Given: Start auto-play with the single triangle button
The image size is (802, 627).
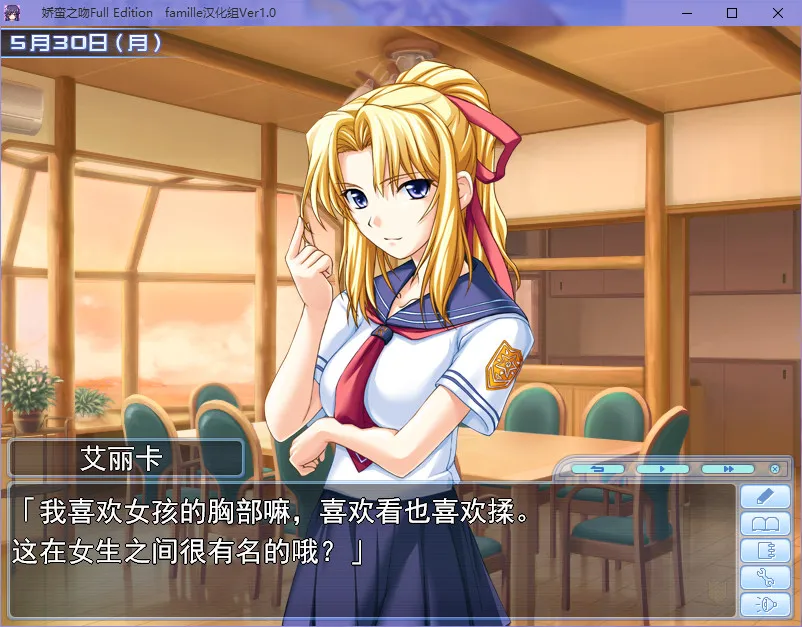Looking at the screenshot, I should [x=663, y=468].
